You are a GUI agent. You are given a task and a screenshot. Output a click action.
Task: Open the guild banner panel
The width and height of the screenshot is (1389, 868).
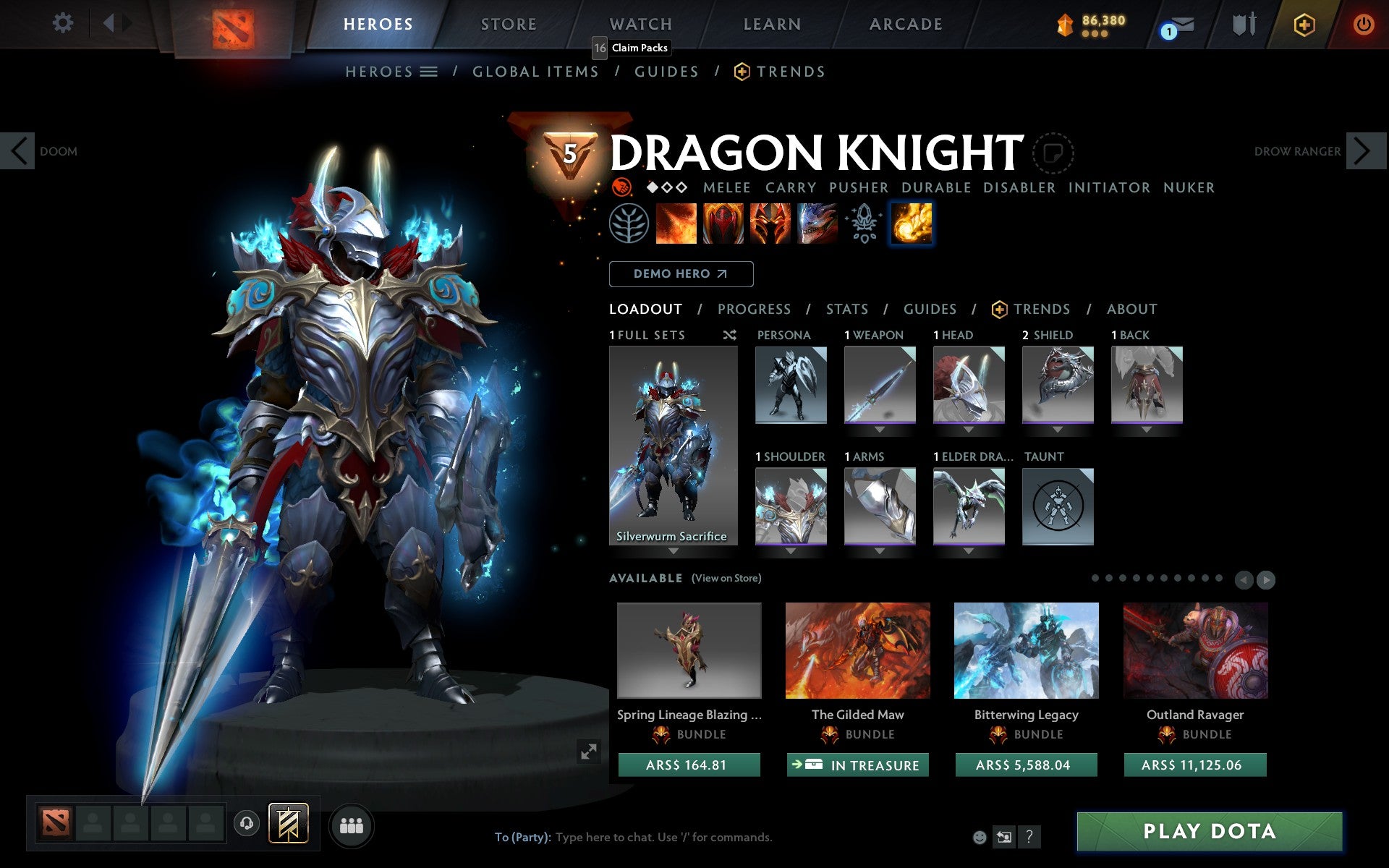click(289, 824)
